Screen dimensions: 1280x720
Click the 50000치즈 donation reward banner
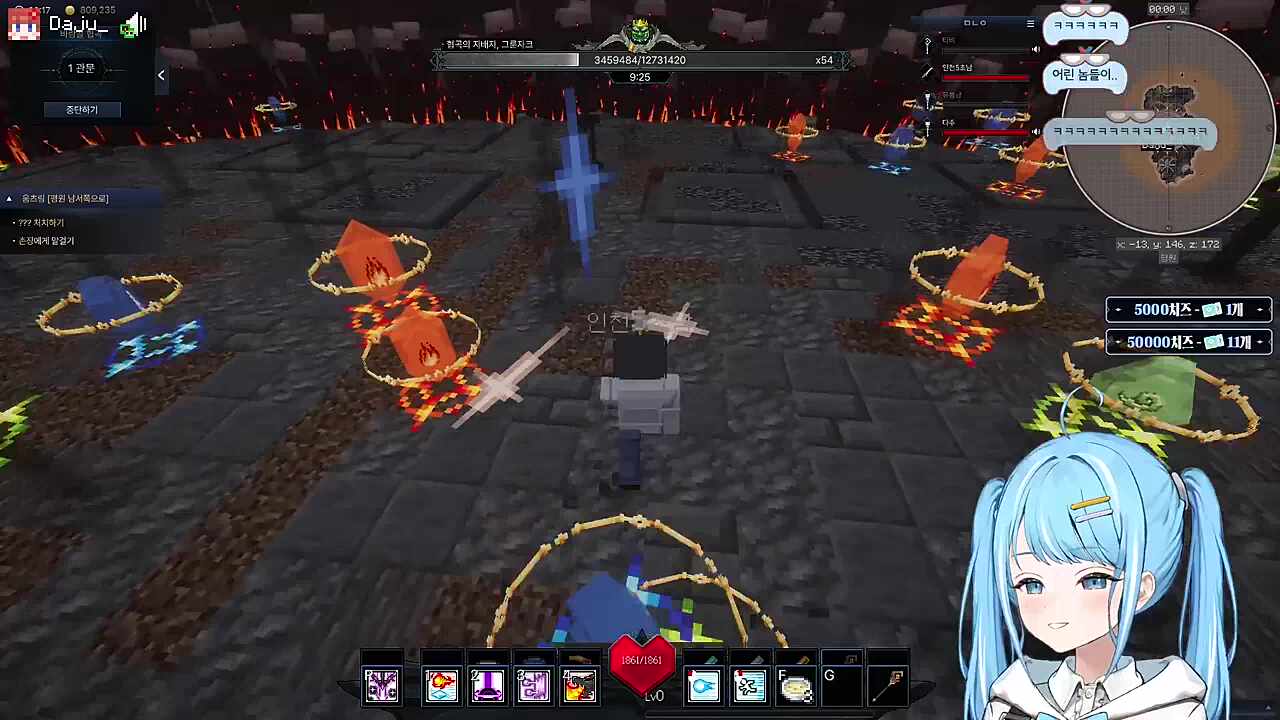coord(1188,342)
